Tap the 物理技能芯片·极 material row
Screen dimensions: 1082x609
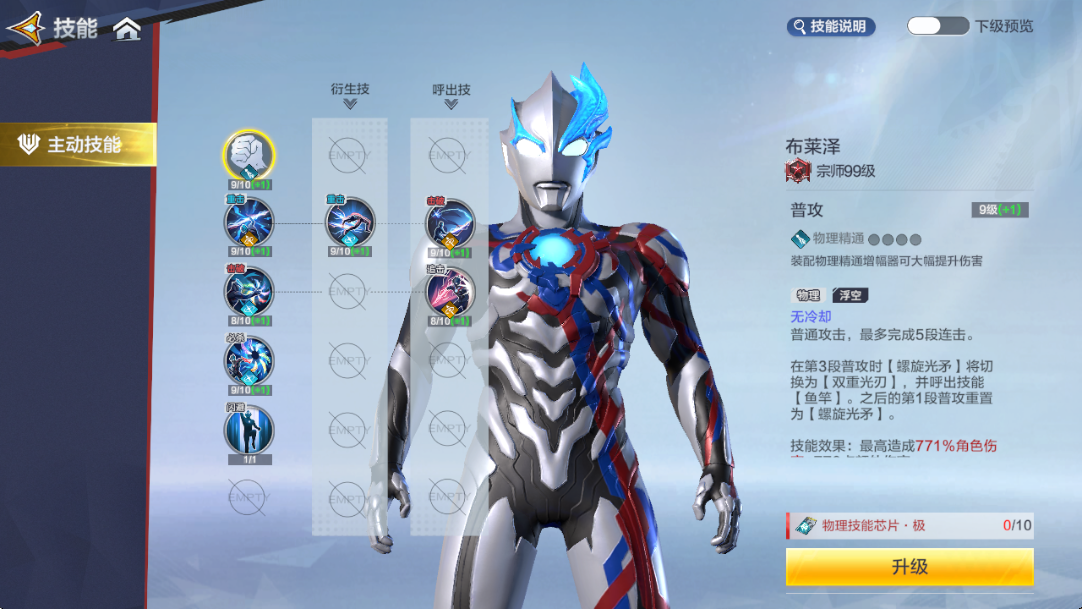click(909, 525)
